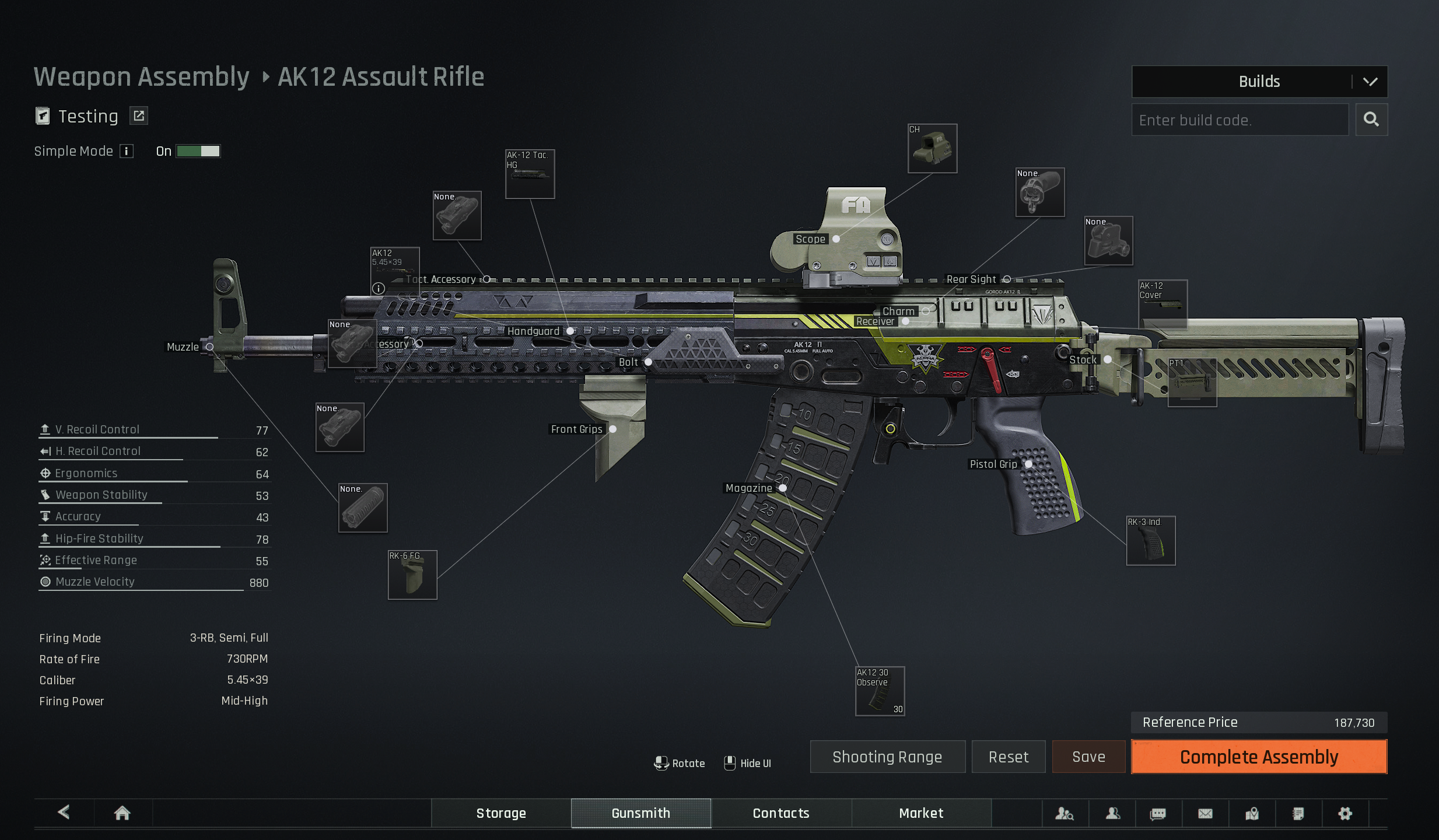Click the Complete Assembly button
This screenshot has height=840, width=1439.
point(1259,757)
